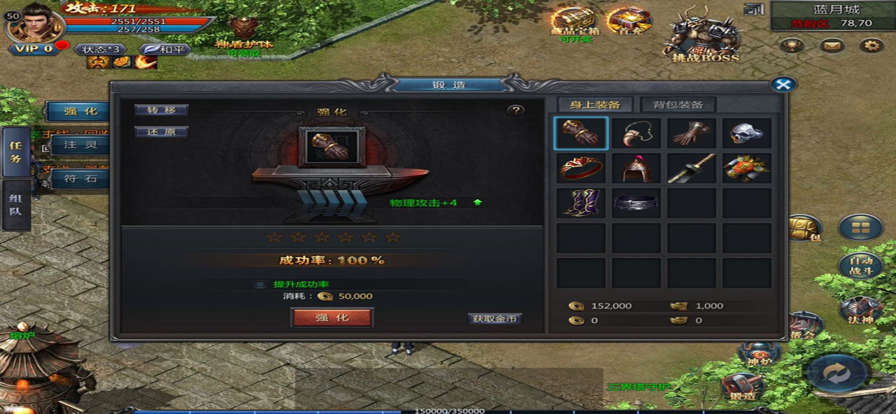The height and width of the screenshot is (414, 896).
Task: Click the red 强化 enhance button
Action: click(332, 317)
